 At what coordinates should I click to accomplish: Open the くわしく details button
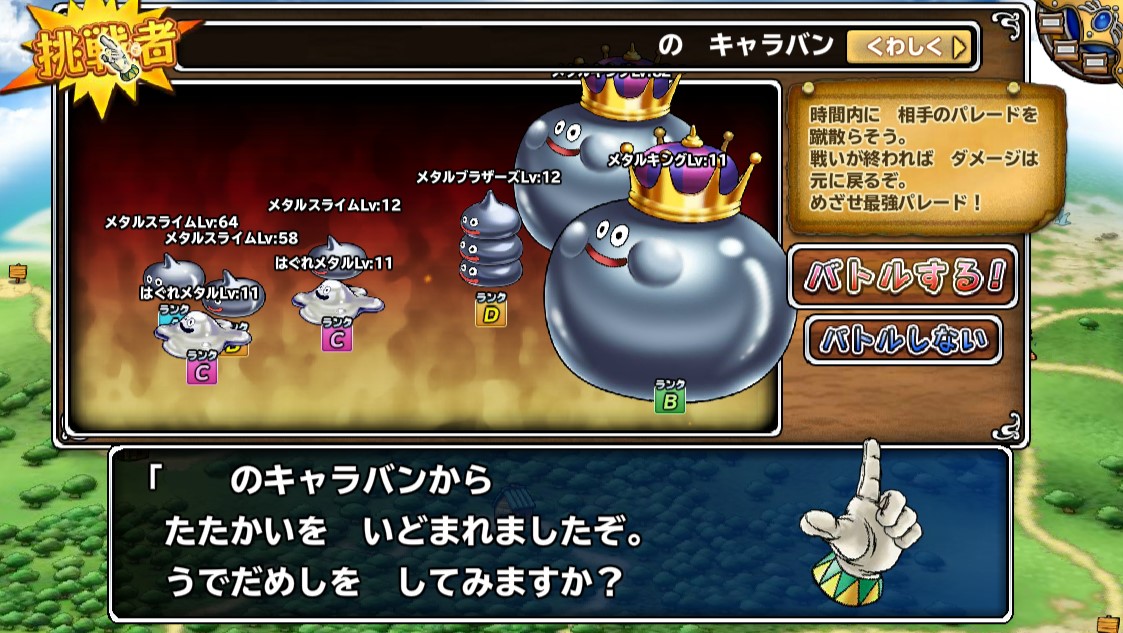pyautogui.click(x=910, y=46)
